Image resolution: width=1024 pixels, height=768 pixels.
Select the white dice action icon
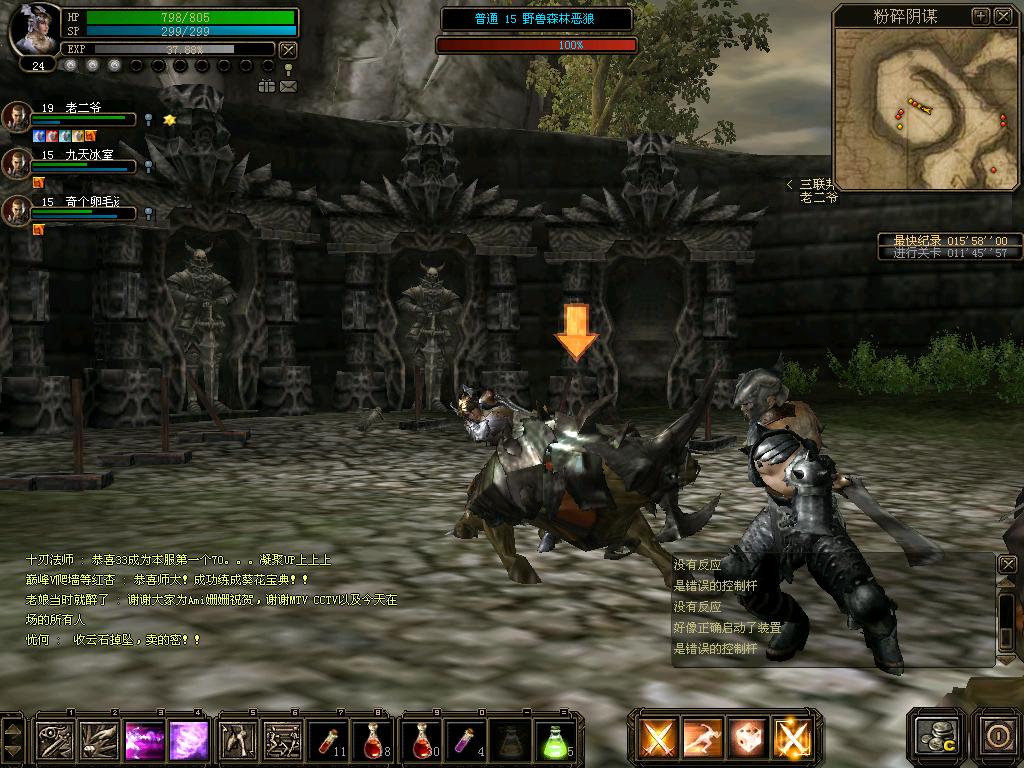pyautogui.click(x=746, y=739)
